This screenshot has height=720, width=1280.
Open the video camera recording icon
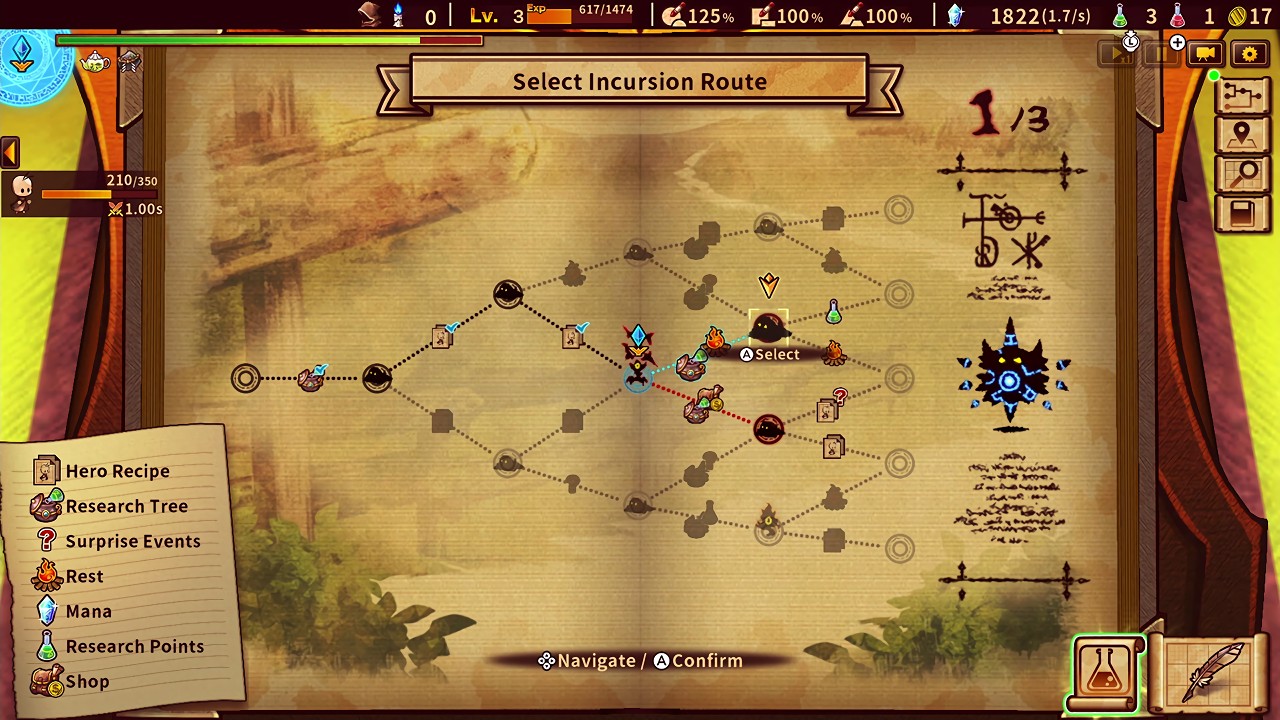(x=1205, y=54)
